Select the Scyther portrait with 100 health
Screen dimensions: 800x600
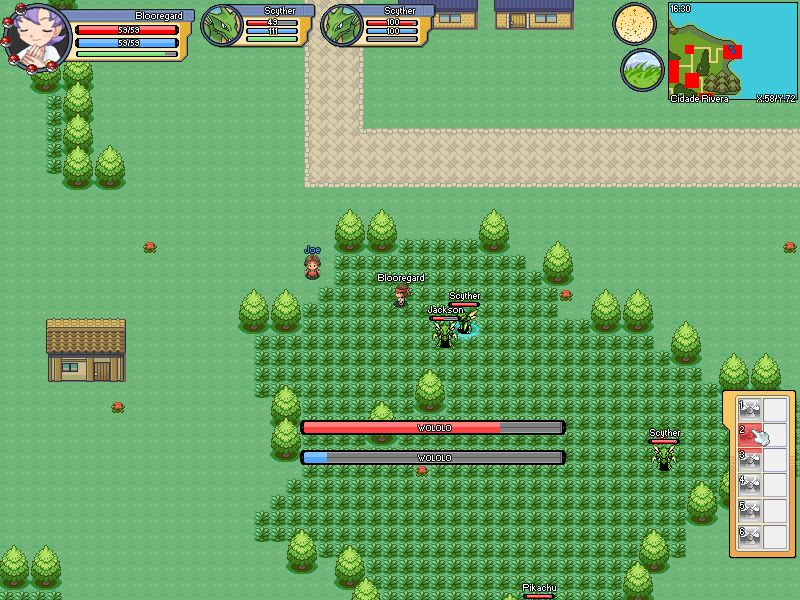[342, 26]
